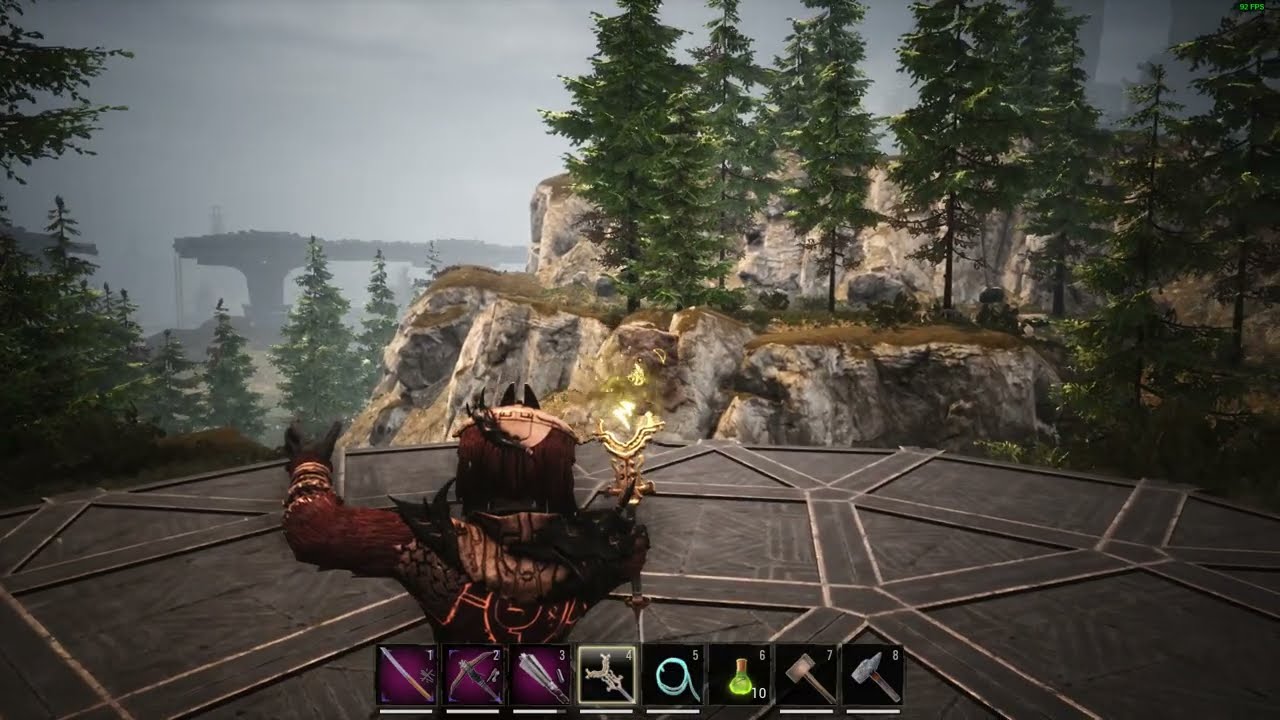
Task: Activate the glowing blue rope item
Action: (x=673, y=675)
